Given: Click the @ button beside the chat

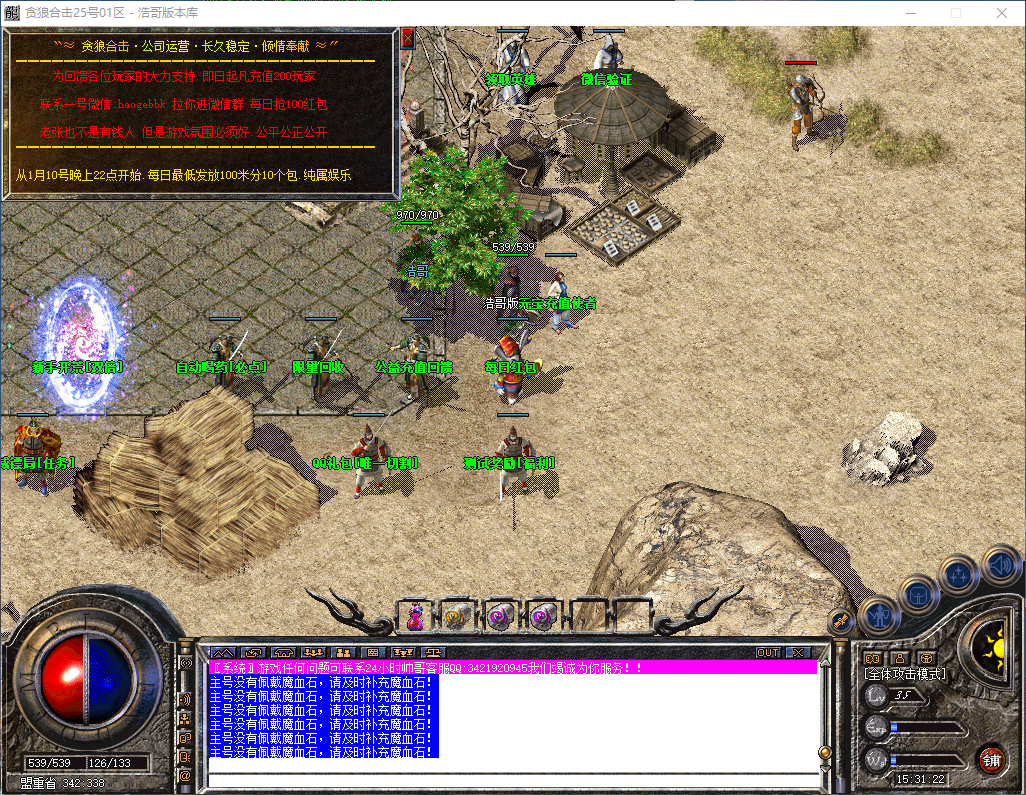Looking at the screenshot, I should (185, 775).
